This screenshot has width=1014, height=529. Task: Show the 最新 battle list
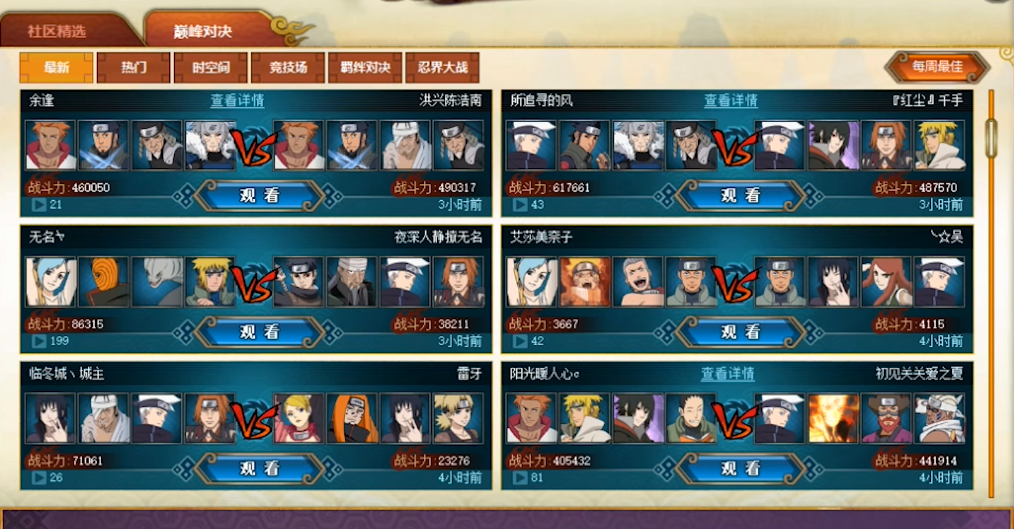tap(57, 67)
